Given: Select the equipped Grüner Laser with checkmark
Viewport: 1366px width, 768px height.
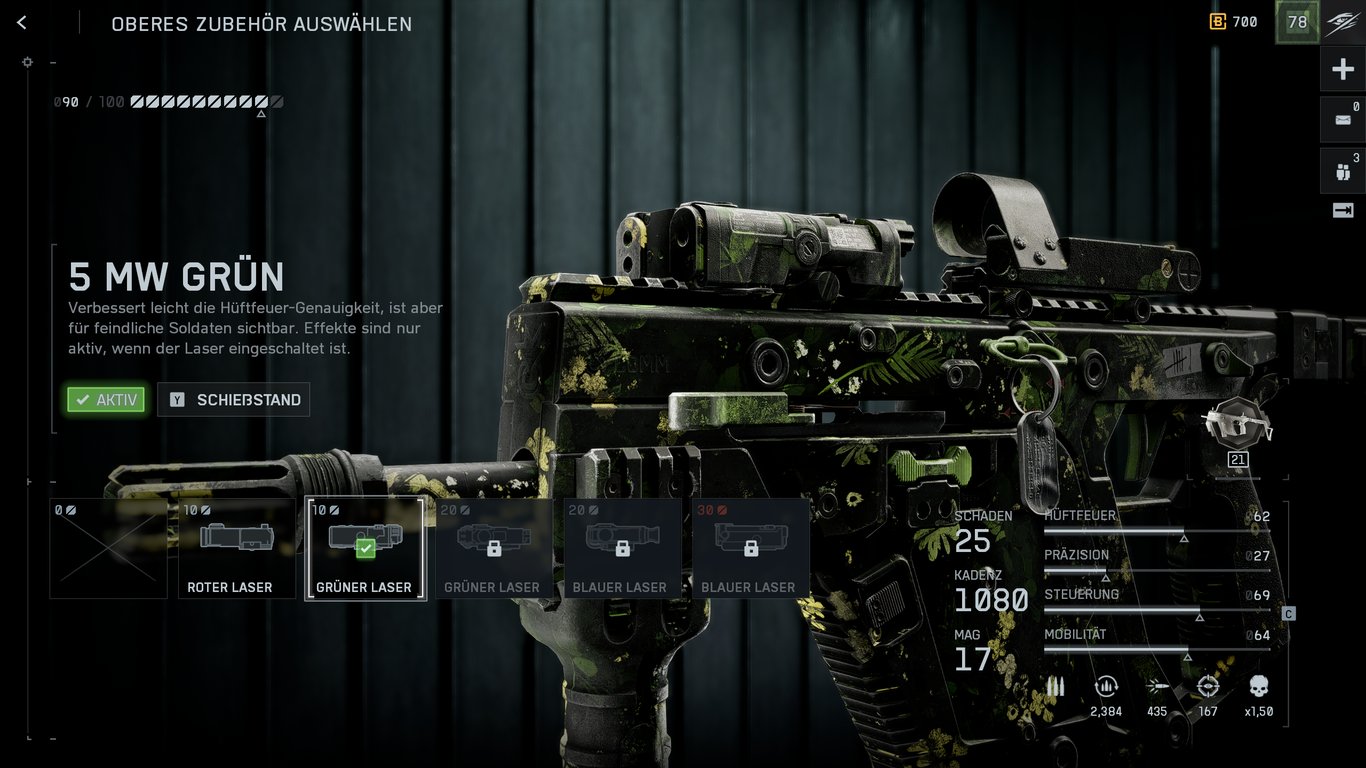Looking at the screenshot, I should click(365, 548).
